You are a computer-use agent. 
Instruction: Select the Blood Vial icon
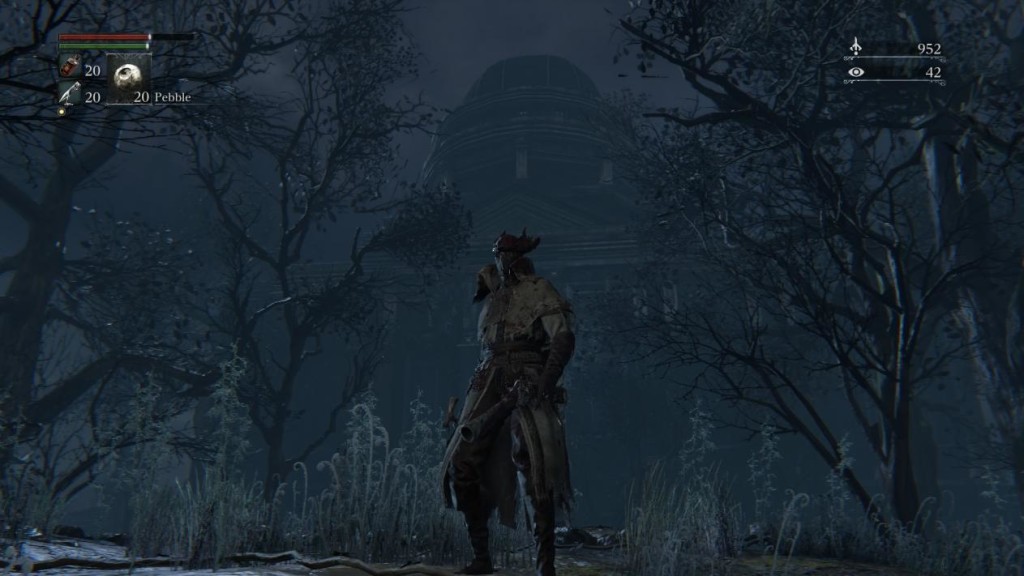pos(70,69)
